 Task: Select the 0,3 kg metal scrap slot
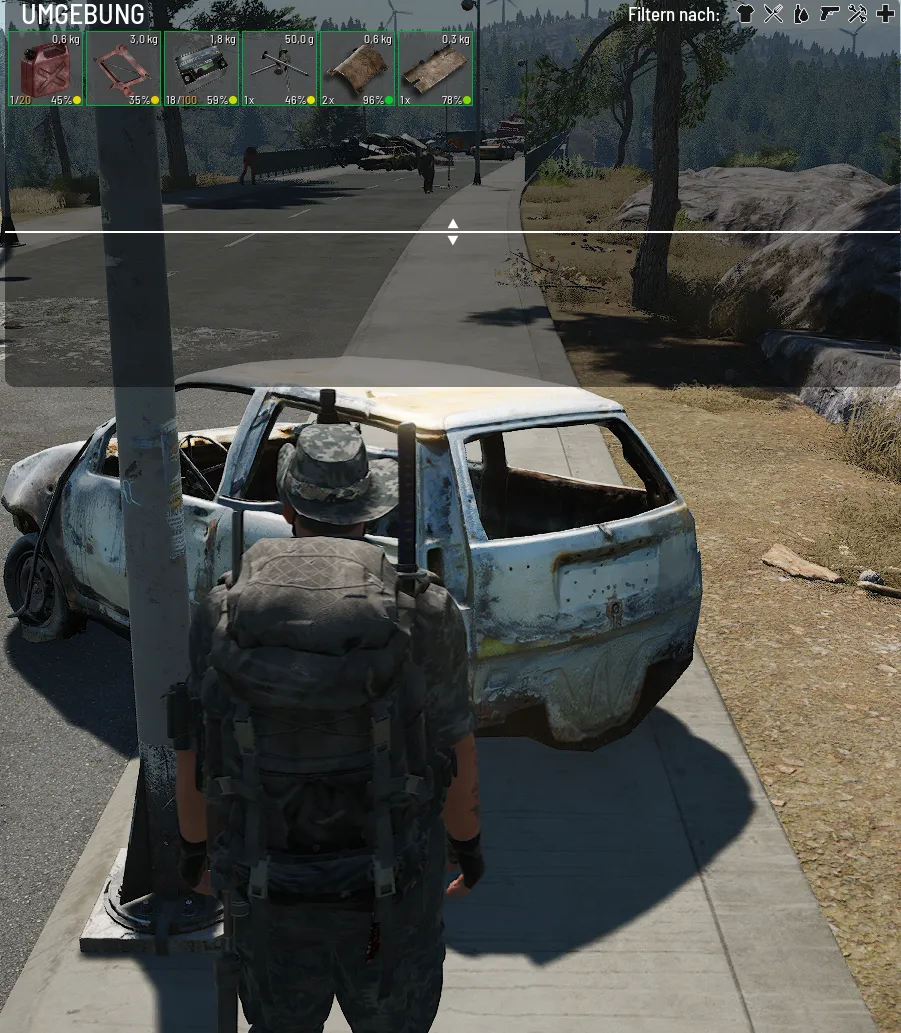[435, 68]
